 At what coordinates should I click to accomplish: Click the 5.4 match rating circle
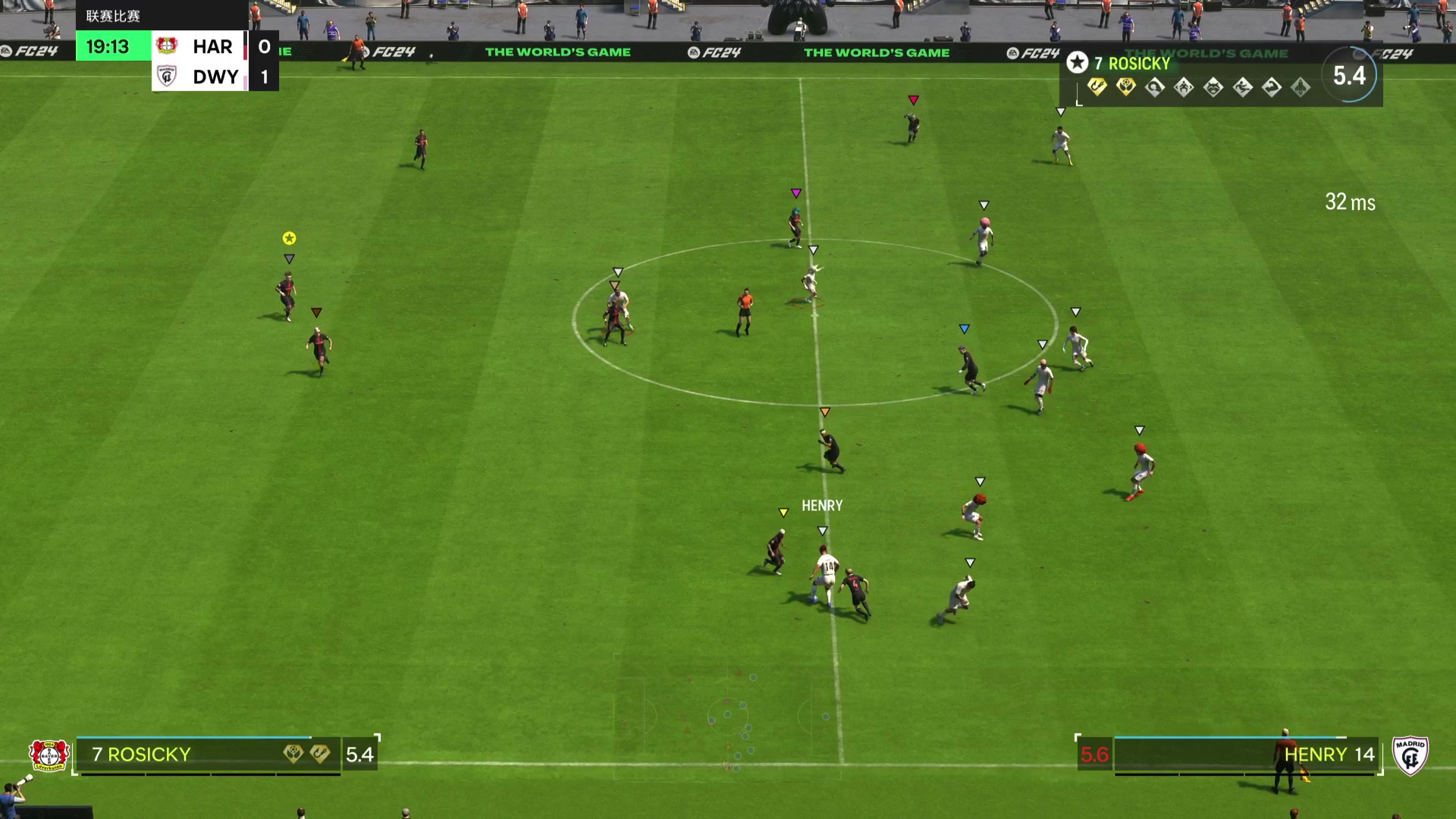click(1350, 75)
